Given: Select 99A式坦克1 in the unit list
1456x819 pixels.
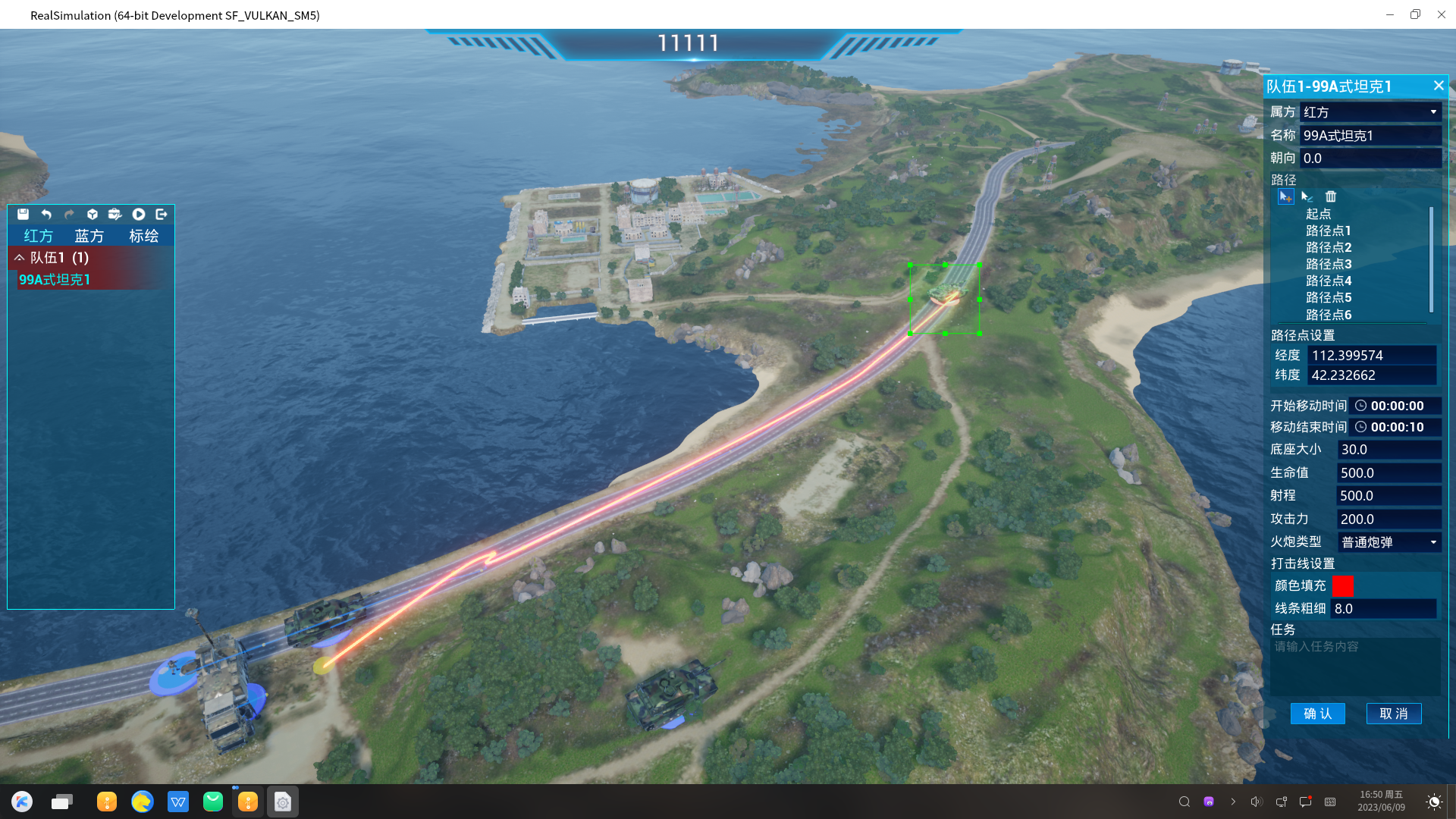Looking at the screenshot, I should pyautogui.click(x=55, y=280).
